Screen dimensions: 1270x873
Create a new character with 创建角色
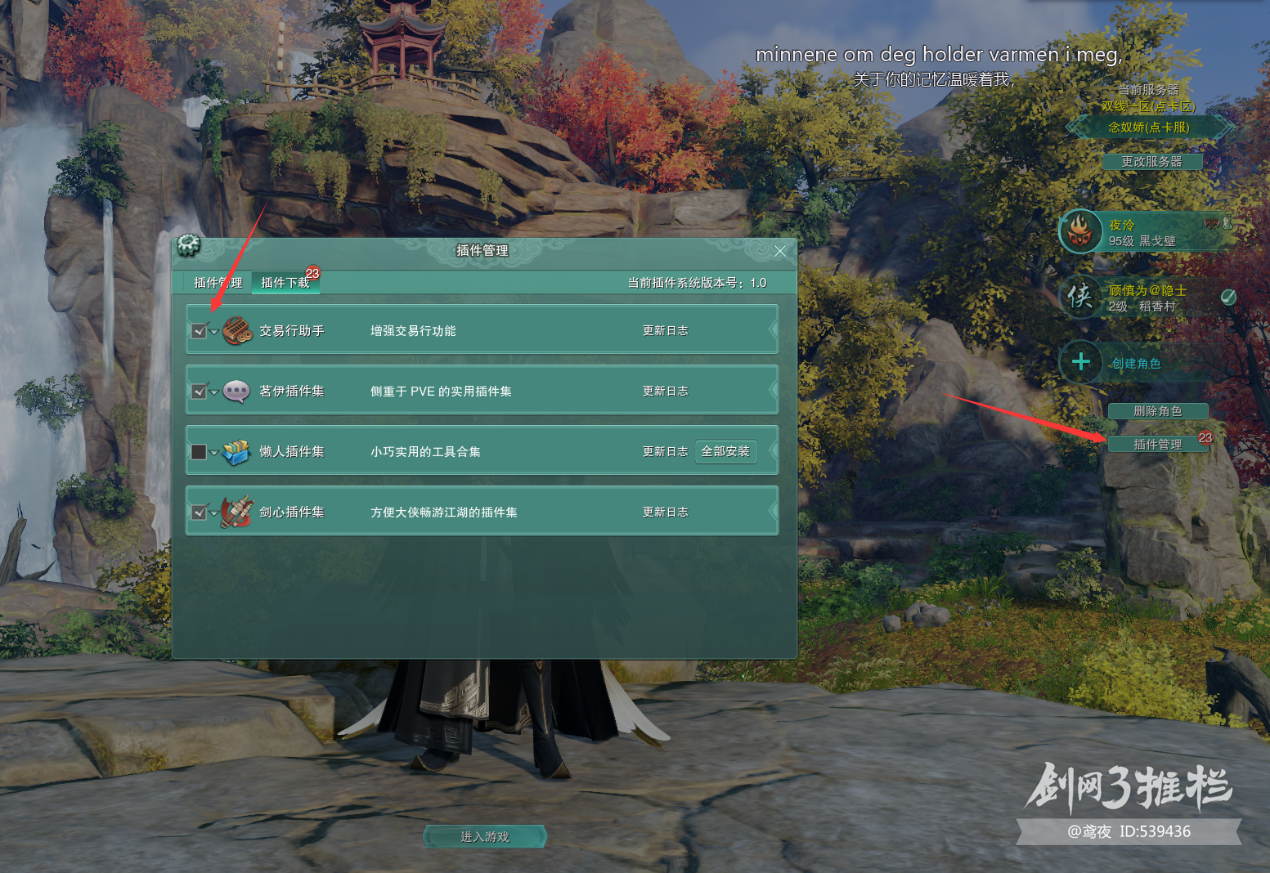click(1135, 363)
